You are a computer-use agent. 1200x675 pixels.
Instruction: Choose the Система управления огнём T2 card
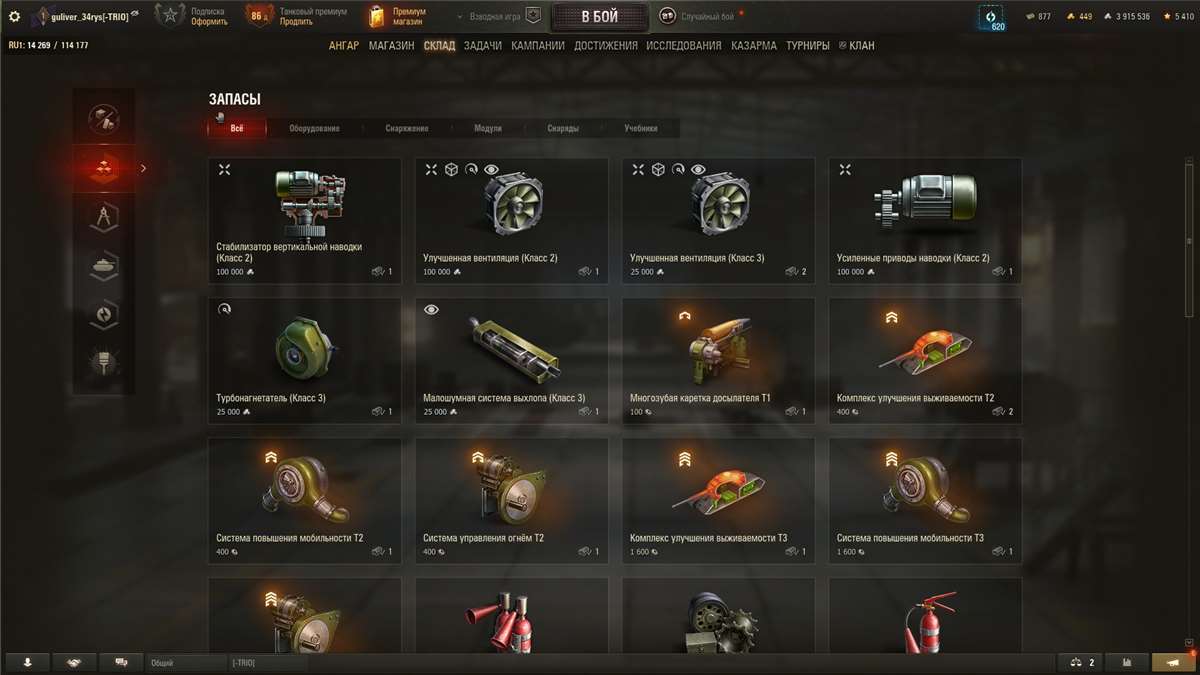tap(511, 500)
